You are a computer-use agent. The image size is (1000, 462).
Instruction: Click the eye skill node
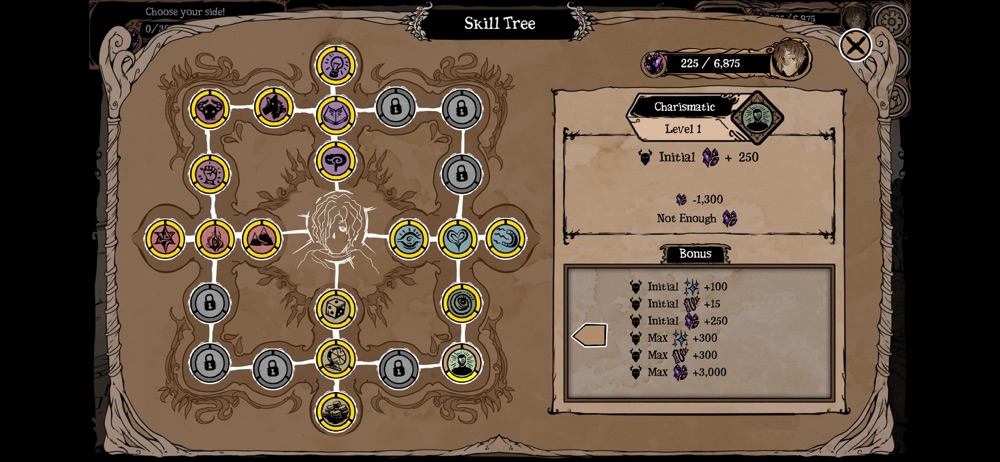409,238
